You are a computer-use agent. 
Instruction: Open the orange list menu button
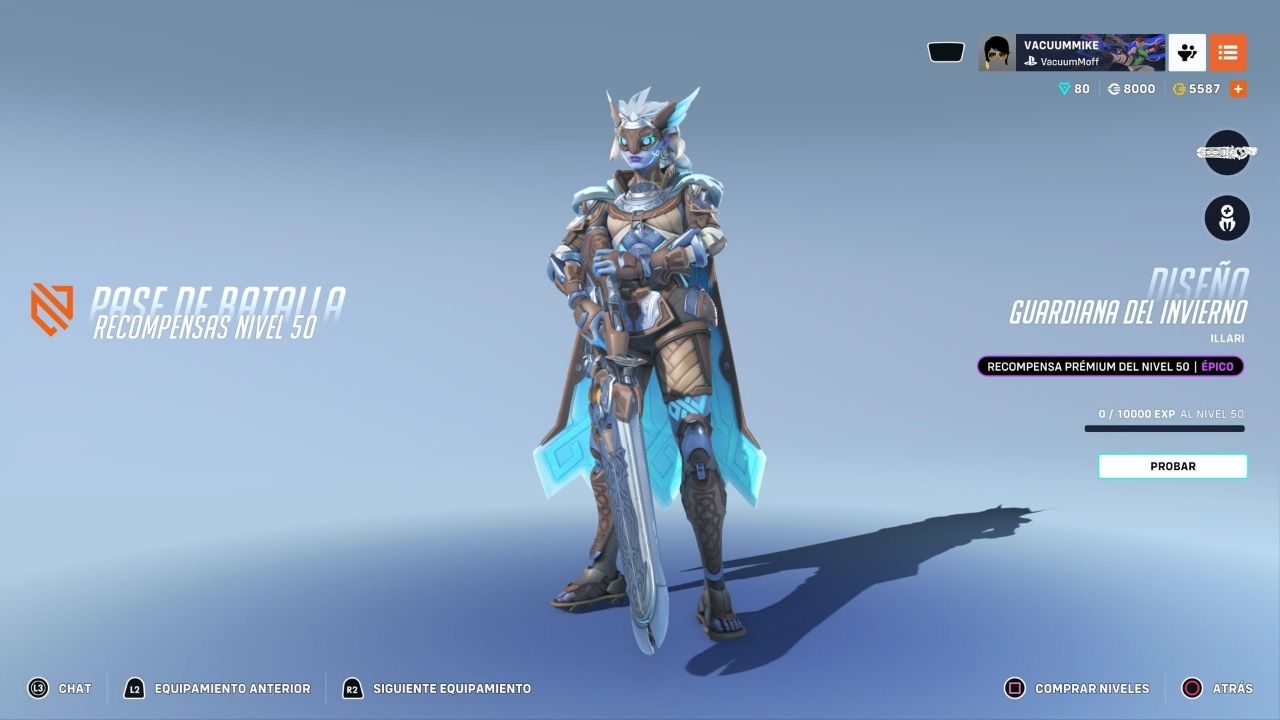point(1228,53)
